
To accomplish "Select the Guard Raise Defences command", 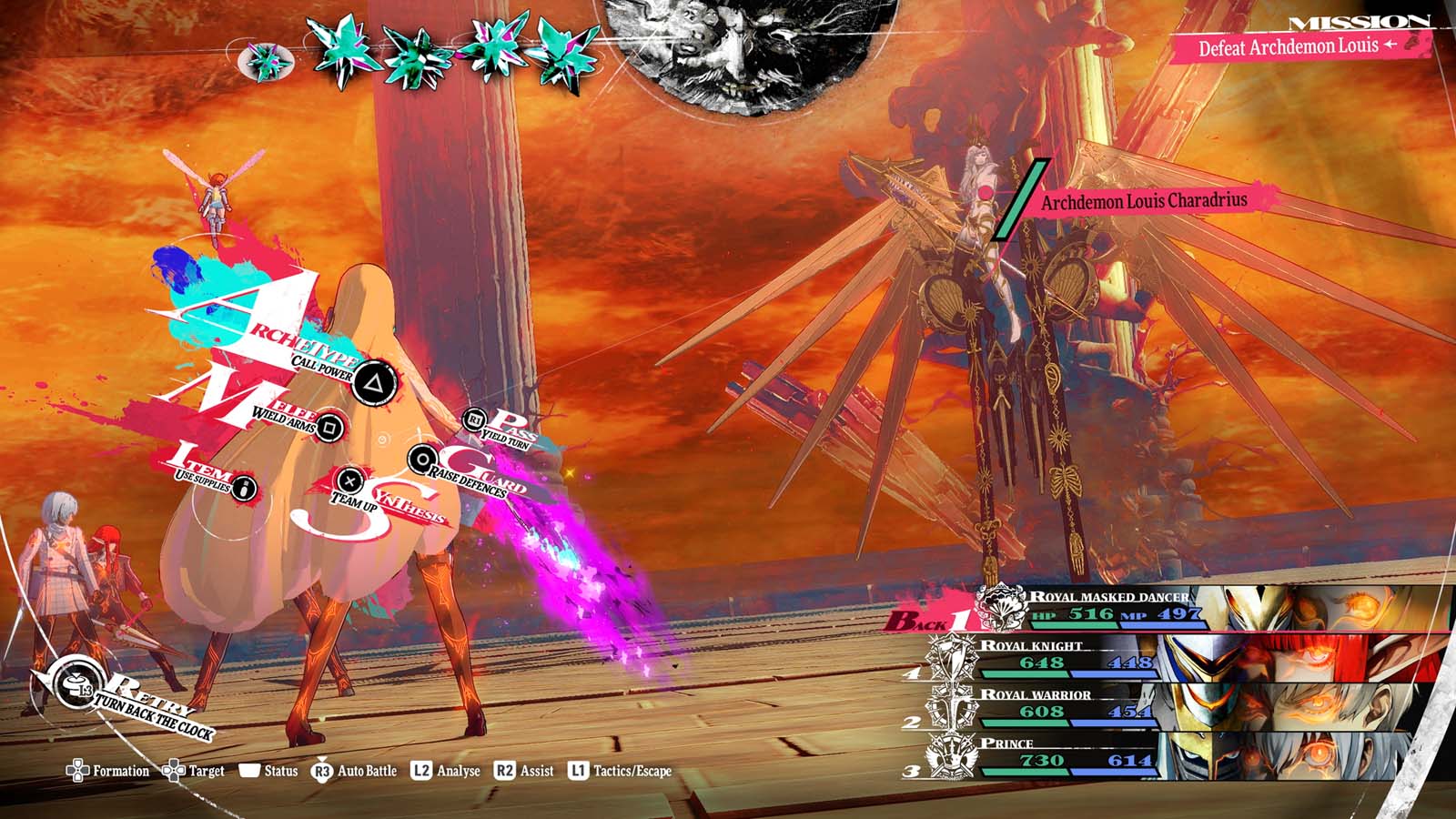I will [x=421, y=460].
